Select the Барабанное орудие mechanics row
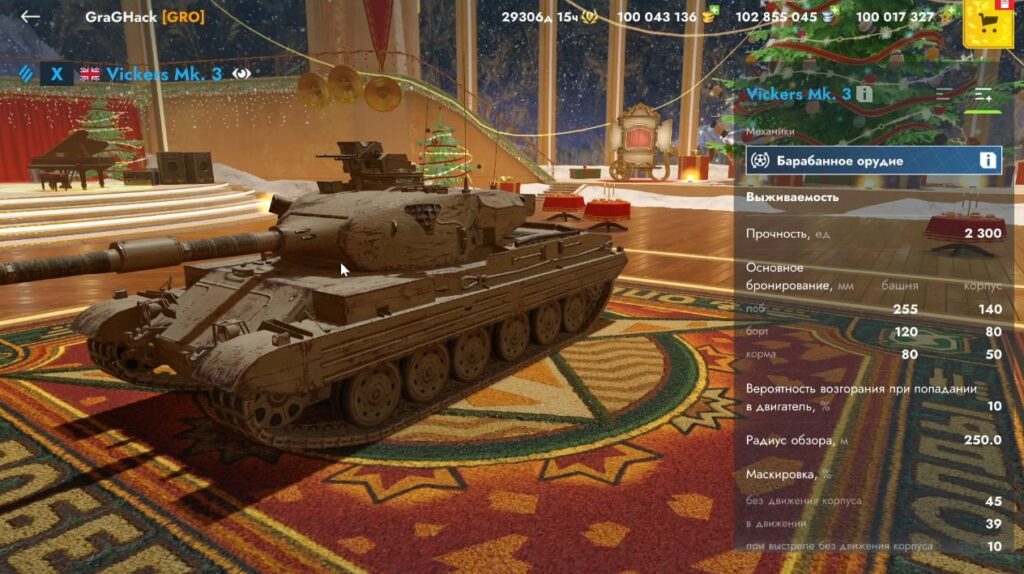The height and width of the screenshot is (574, 1024). 860,160
